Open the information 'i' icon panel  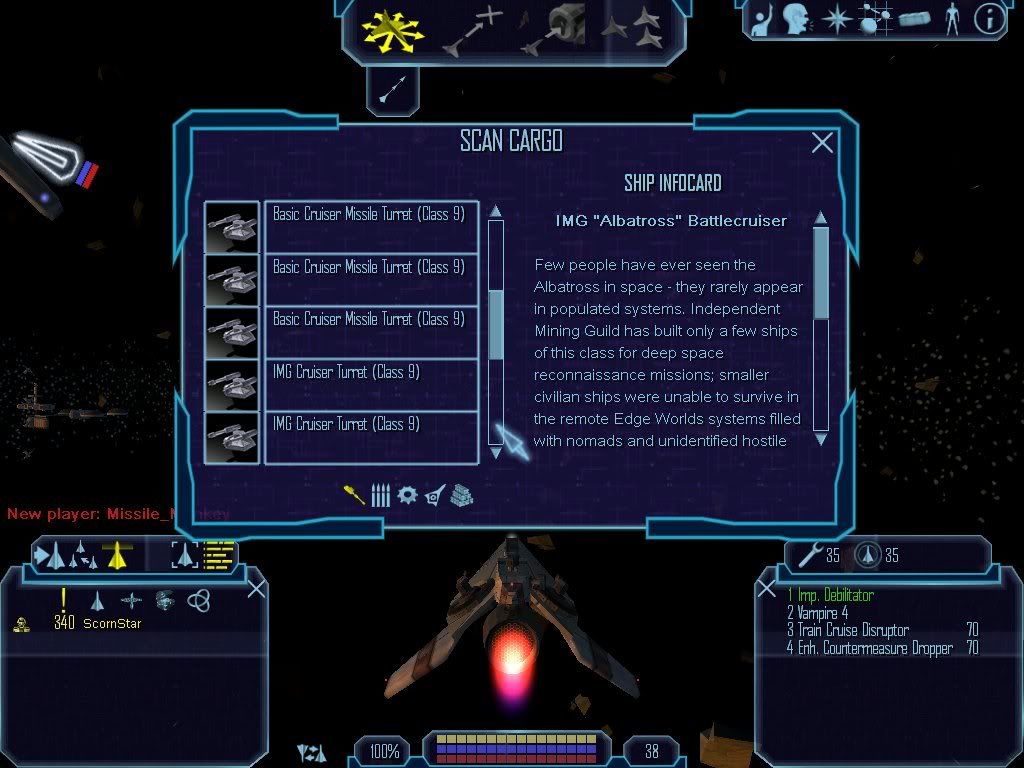click(x=989, y=19)
